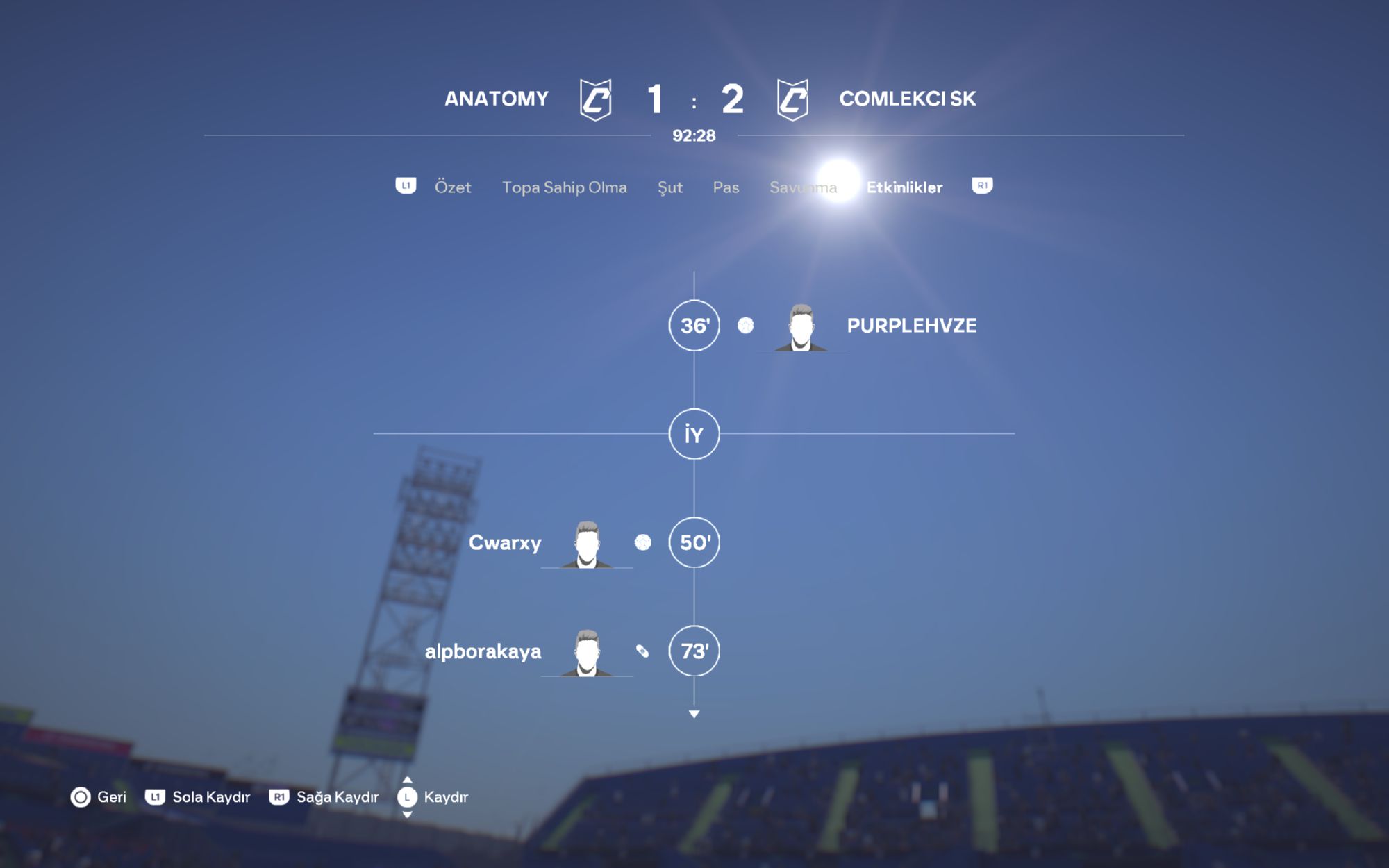Screen dimensions: 1389x868
Task: Click the İY half-time marker
Action: pos(694,434)
